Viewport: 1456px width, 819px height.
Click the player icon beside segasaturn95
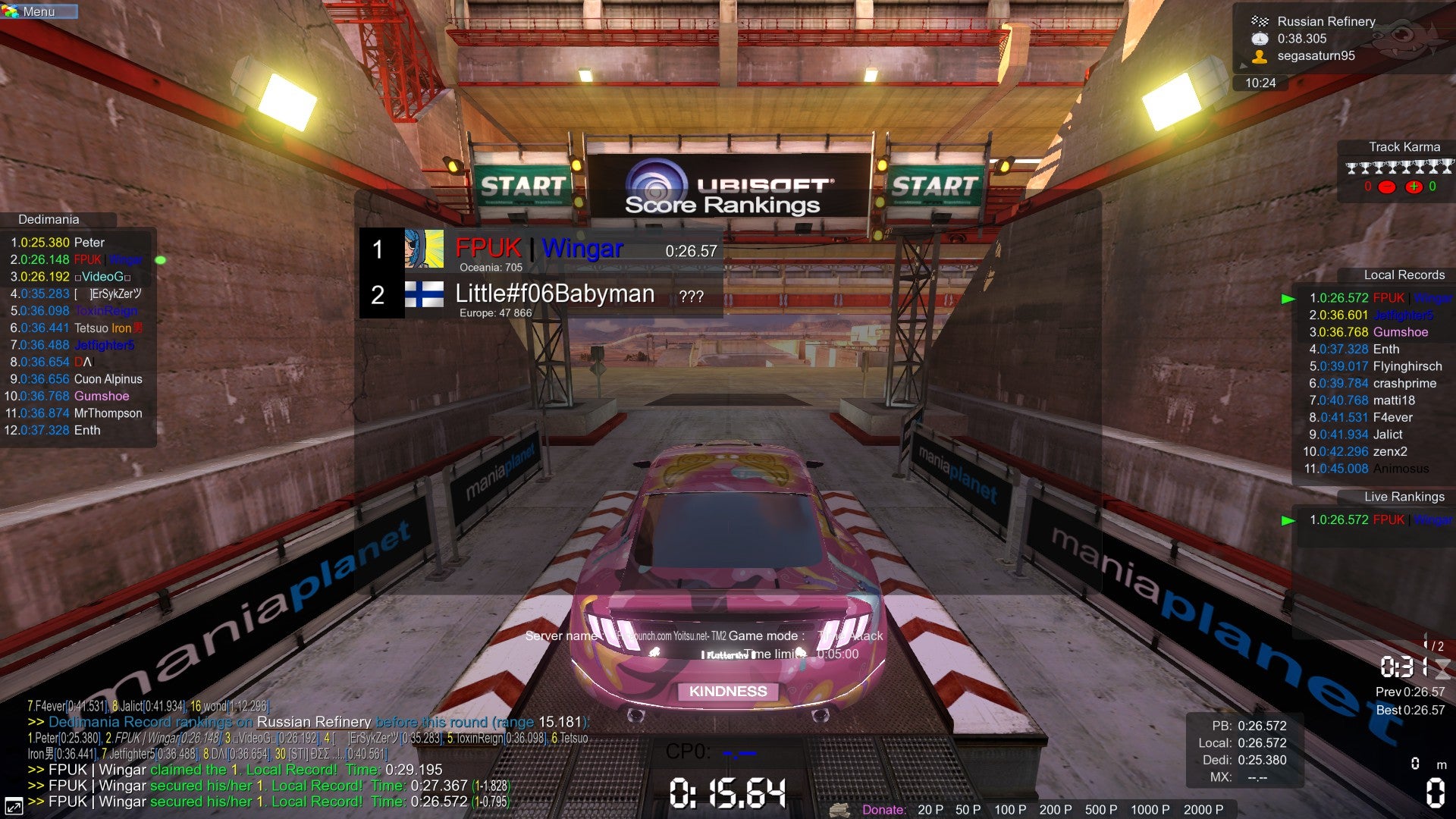pyautogui.click(x=1260, y=57)
